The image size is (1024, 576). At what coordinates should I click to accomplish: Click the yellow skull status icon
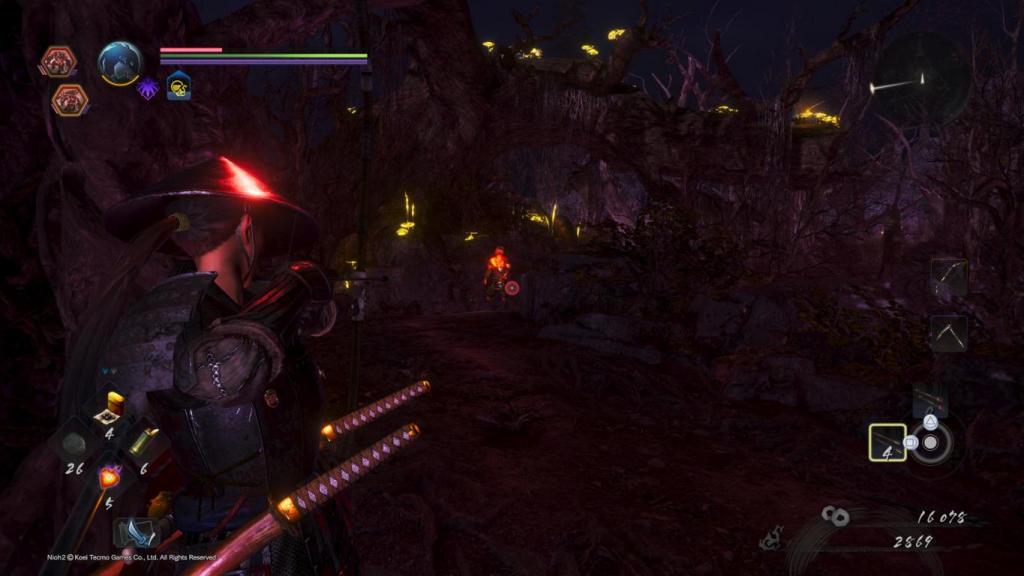tap(179, 87)
